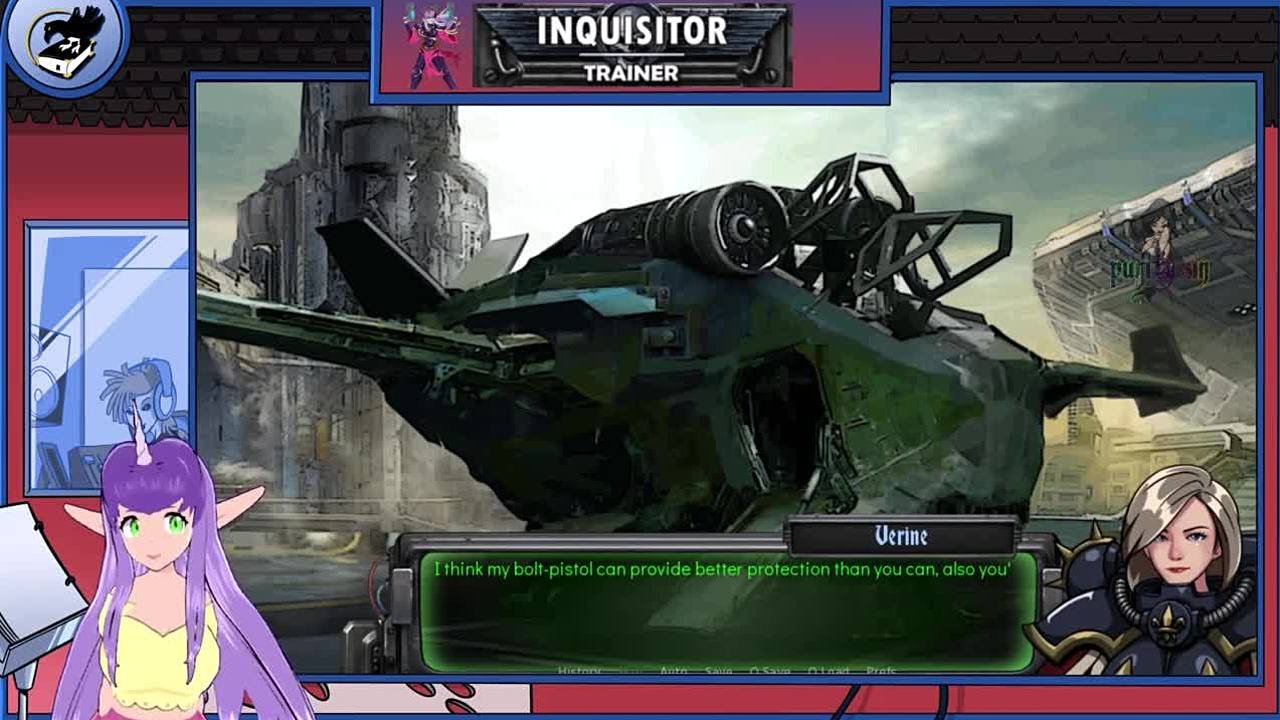
Task: Open the Save menu
Action: click(718, 670)
